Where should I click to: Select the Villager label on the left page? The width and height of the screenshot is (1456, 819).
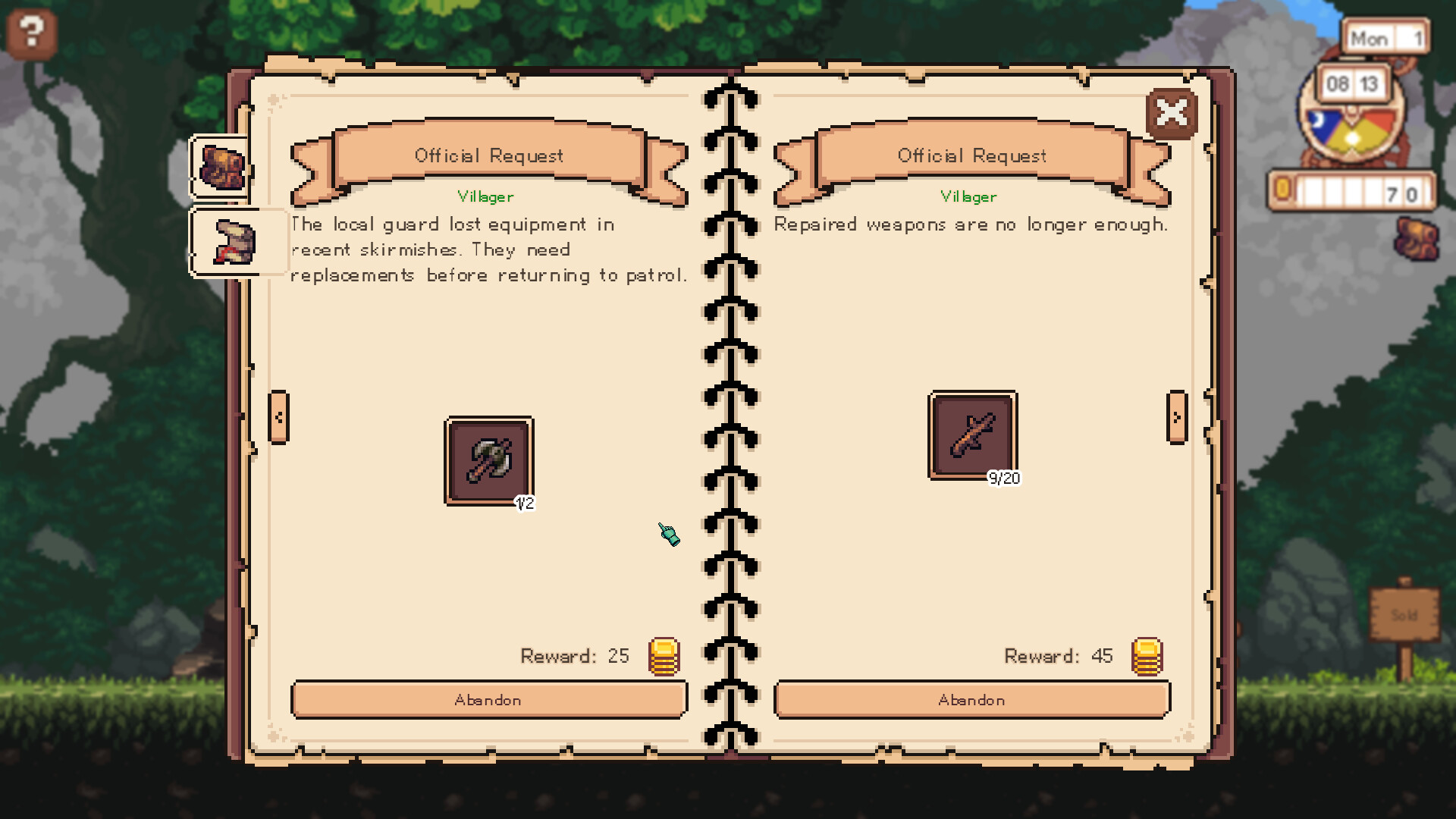(485, 196)
